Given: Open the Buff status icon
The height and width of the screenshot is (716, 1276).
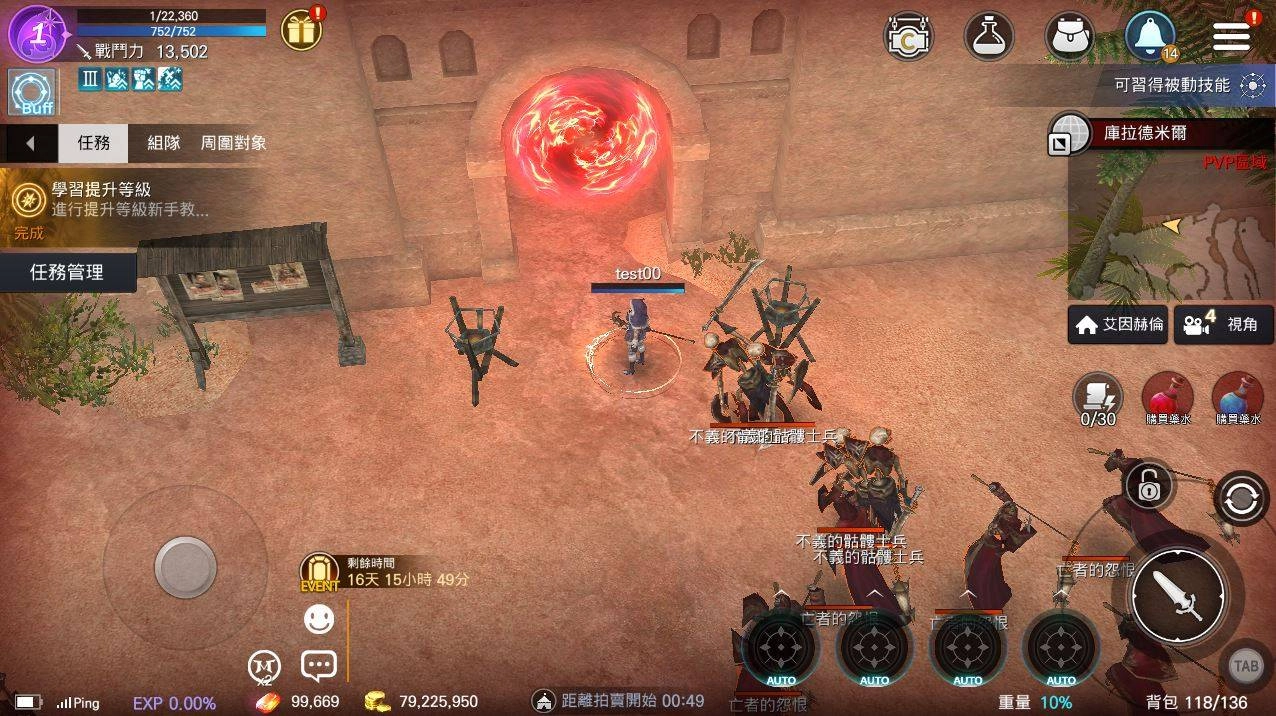Looking at the screenshot, I should pos(31,94).
